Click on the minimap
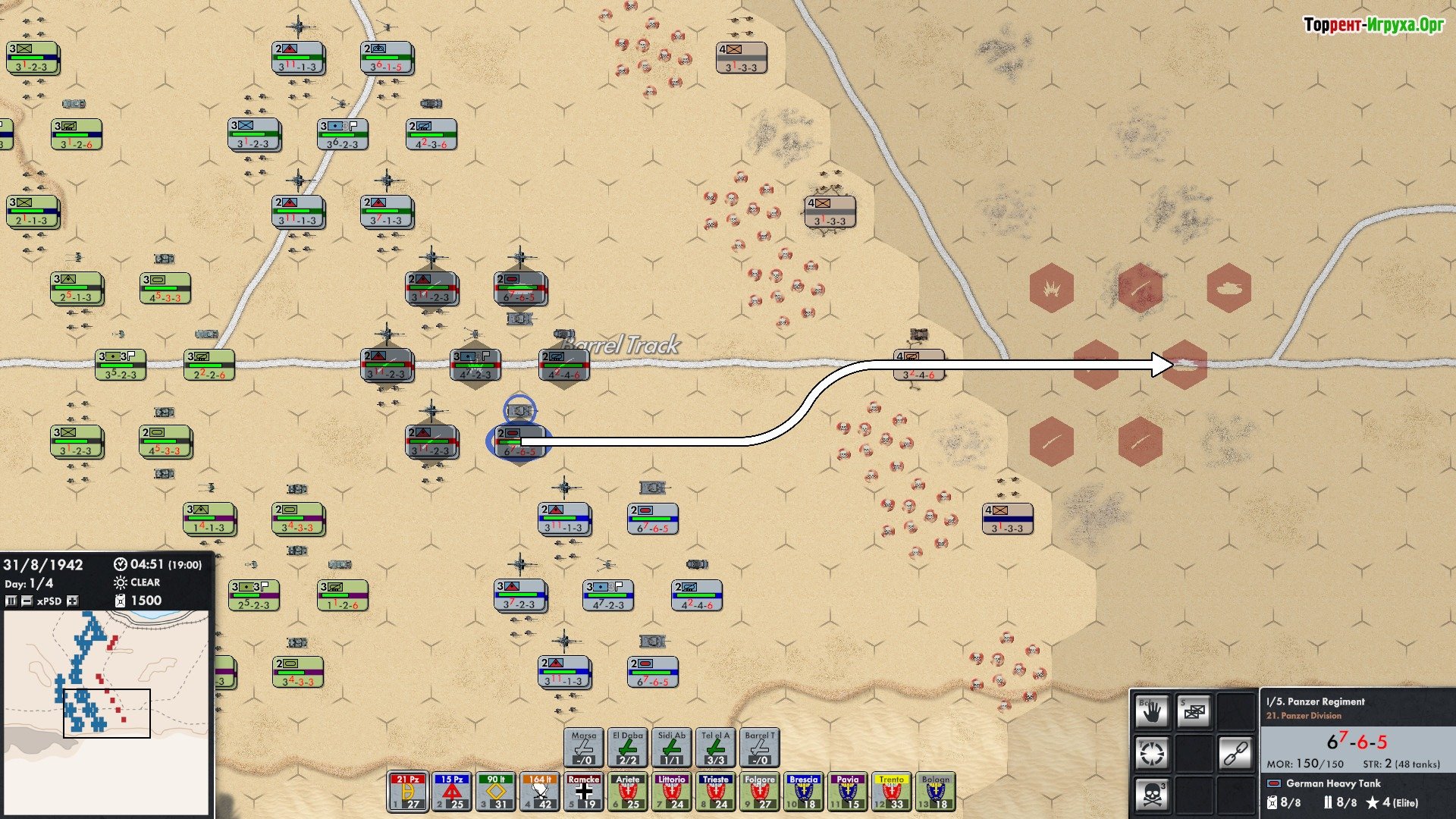Image resolution: width=1456 pixels, height=819 pixels. click(x=106, y=713)
